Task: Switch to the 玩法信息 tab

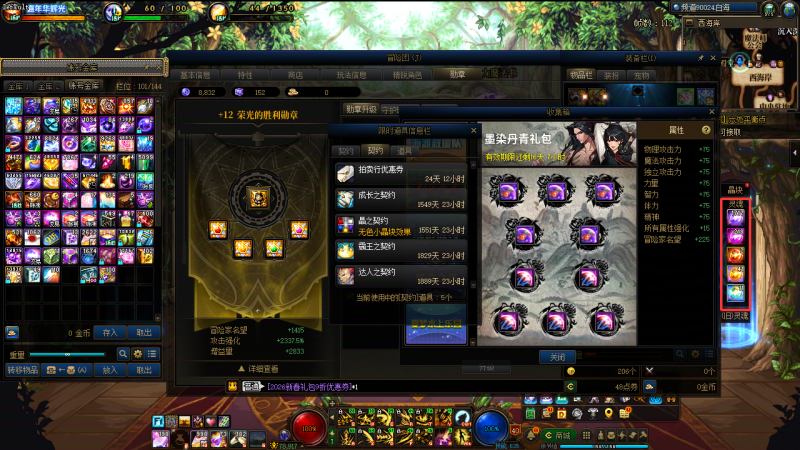Action: point(349,74)
